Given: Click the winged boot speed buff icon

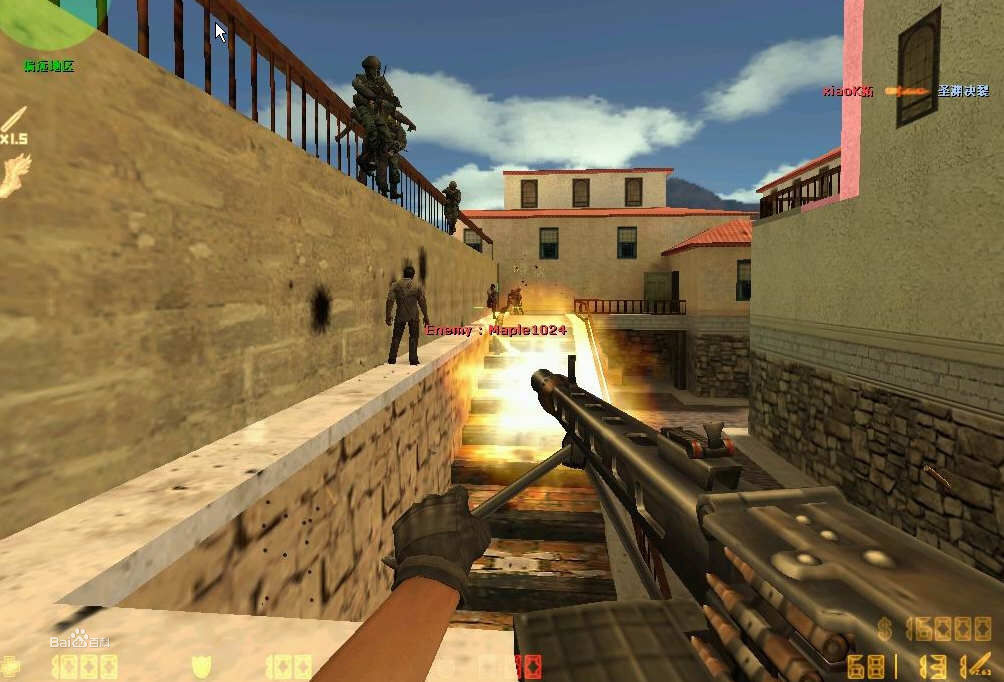Looking at the screenshot, I should (x=15, y=175).
